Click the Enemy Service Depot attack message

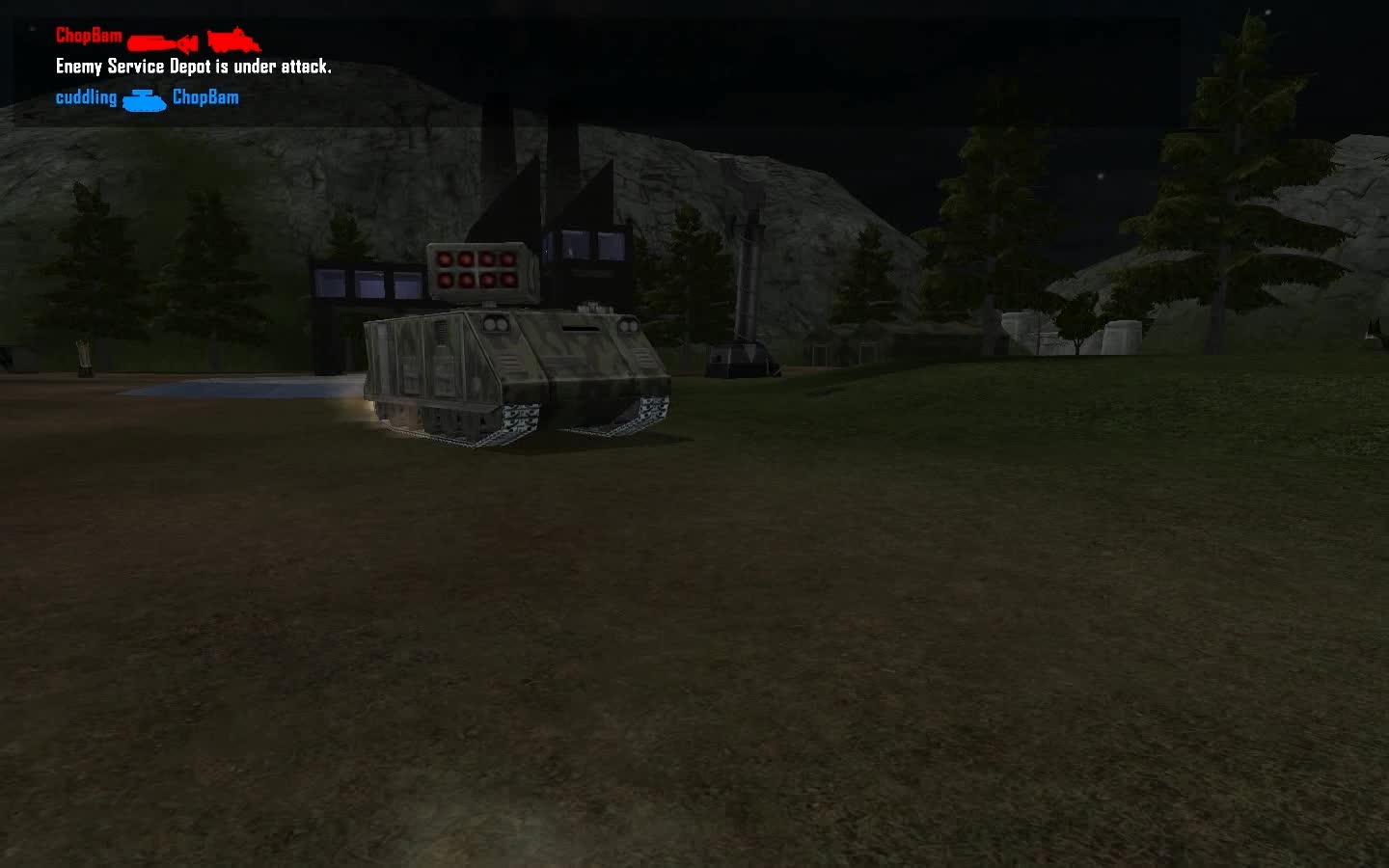click(x=193, y=67)
